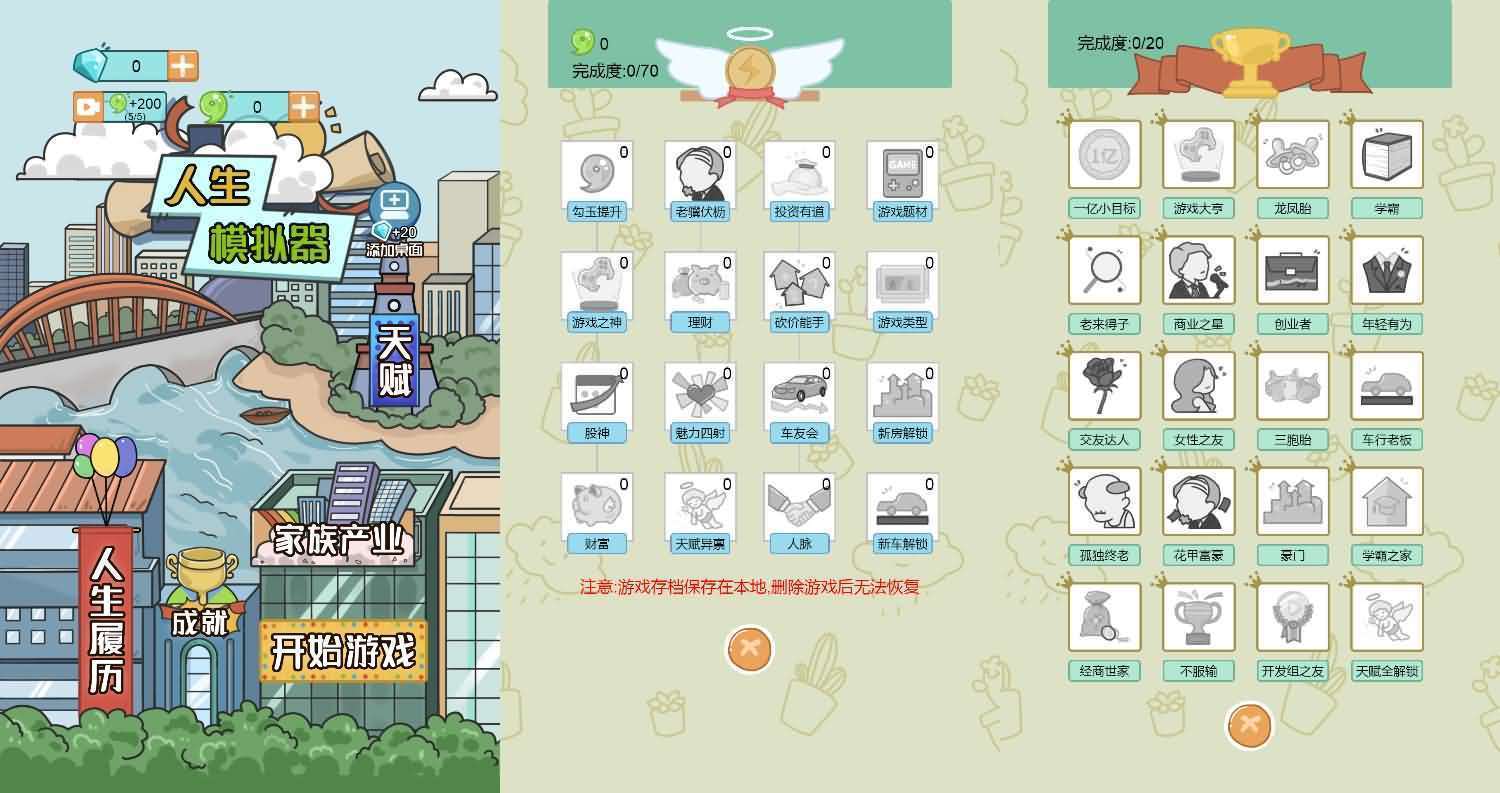Choose the 车友会 car talent
This screenshot has height=793, width=1500.
point(798,394)
